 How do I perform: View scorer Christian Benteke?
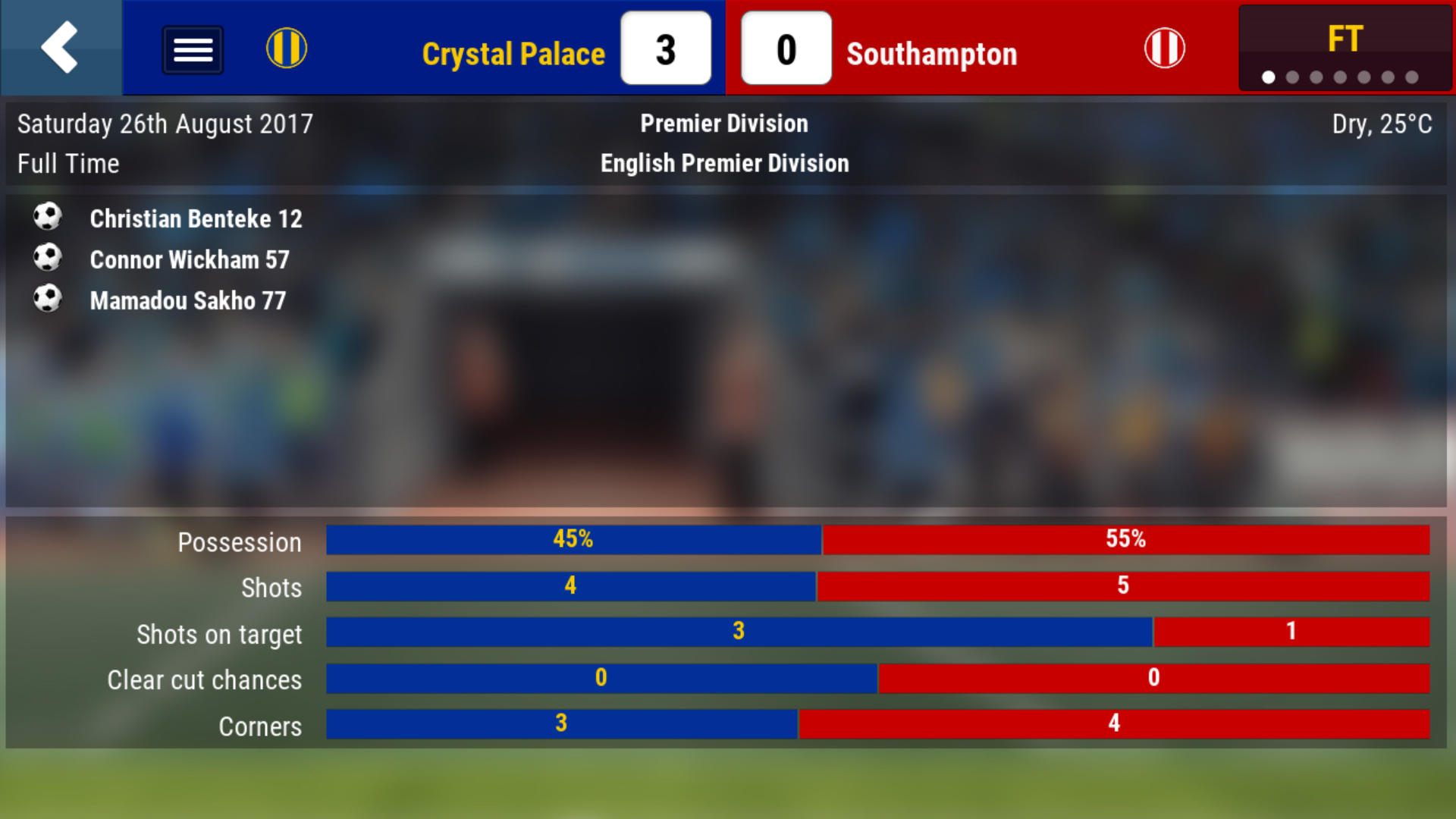click(196, 219)
